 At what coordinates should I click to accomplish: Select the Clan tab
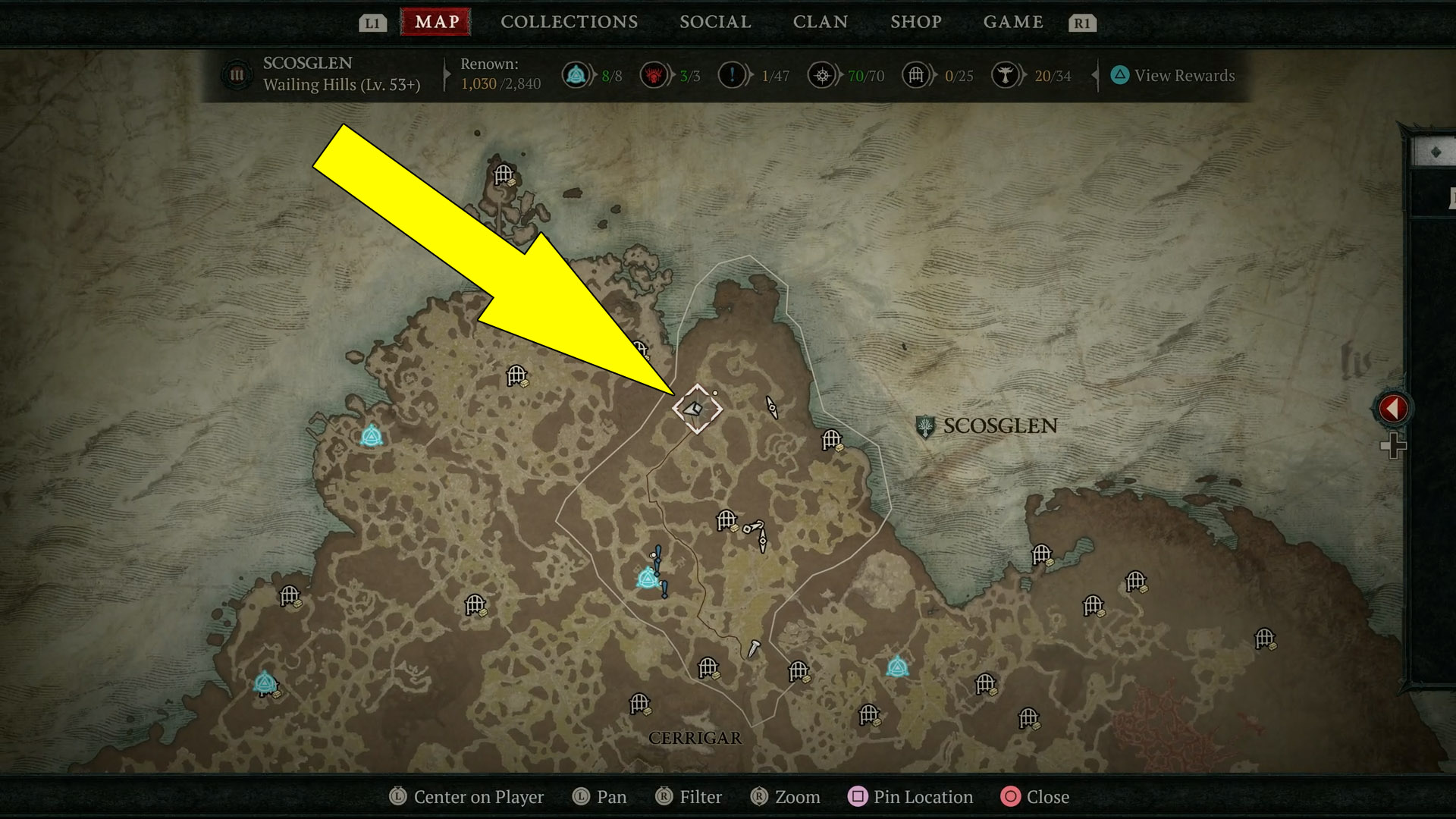click(x=820, y=22)
